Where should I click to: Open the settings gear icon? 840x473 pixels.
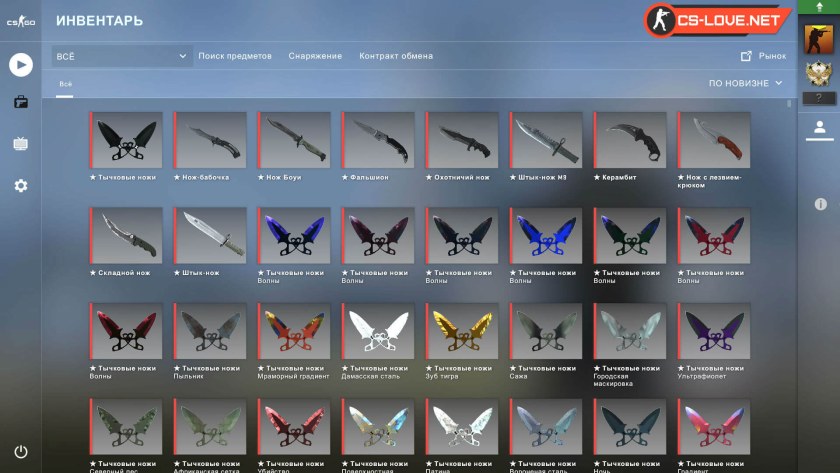(20, 186)
